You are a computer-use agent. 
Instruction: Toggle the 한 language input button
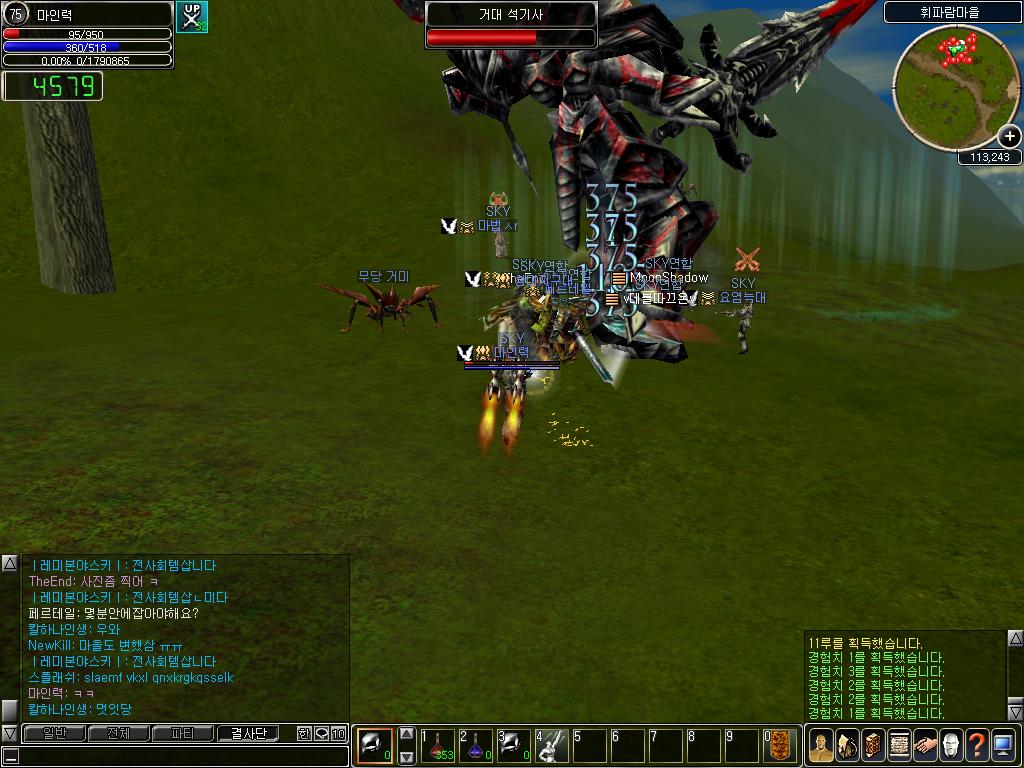pyautogui.click(x=304, y=733)
